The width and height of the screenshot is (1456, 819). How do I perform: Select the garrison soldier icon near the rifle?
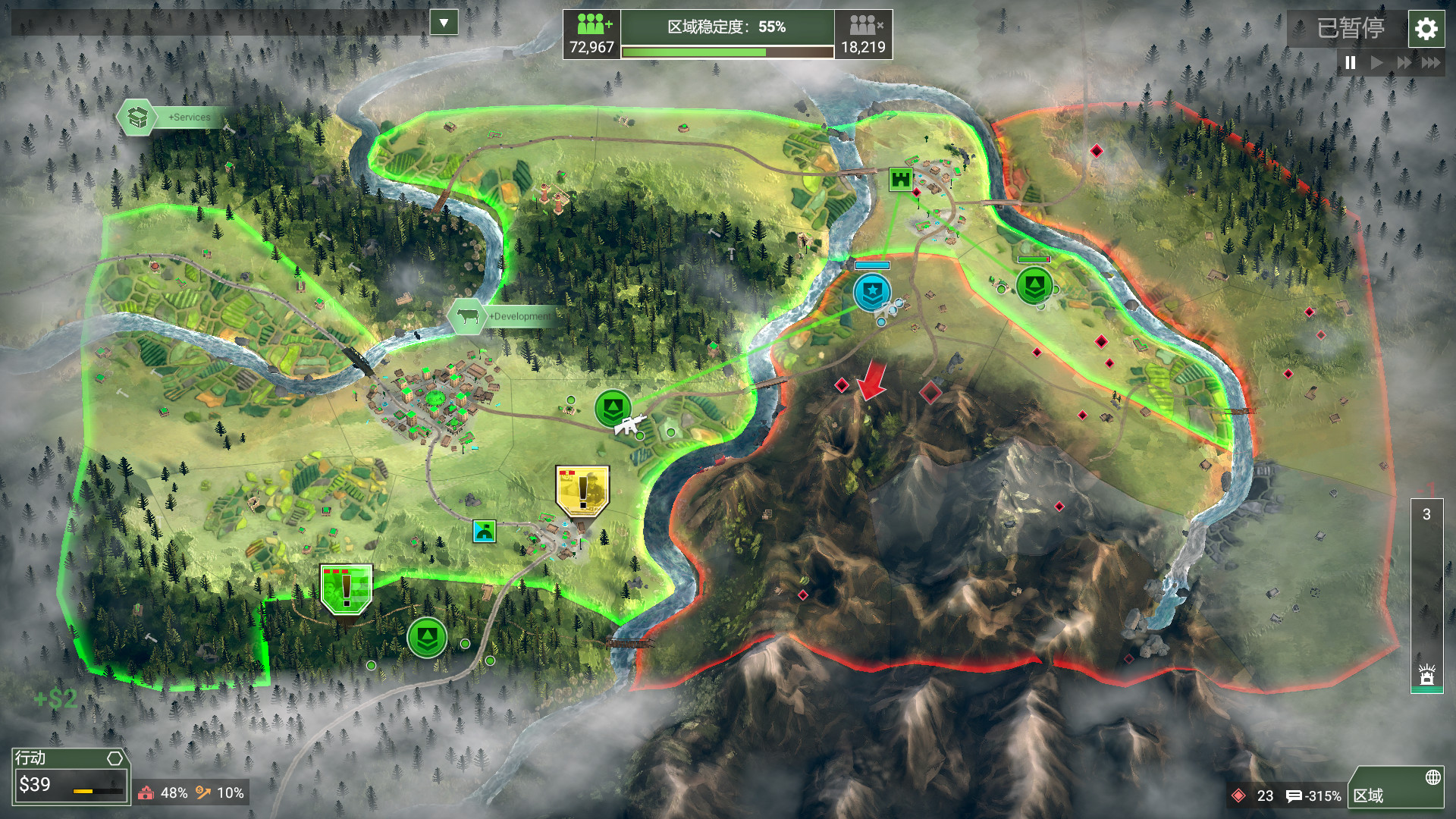[x=612, y=407]
